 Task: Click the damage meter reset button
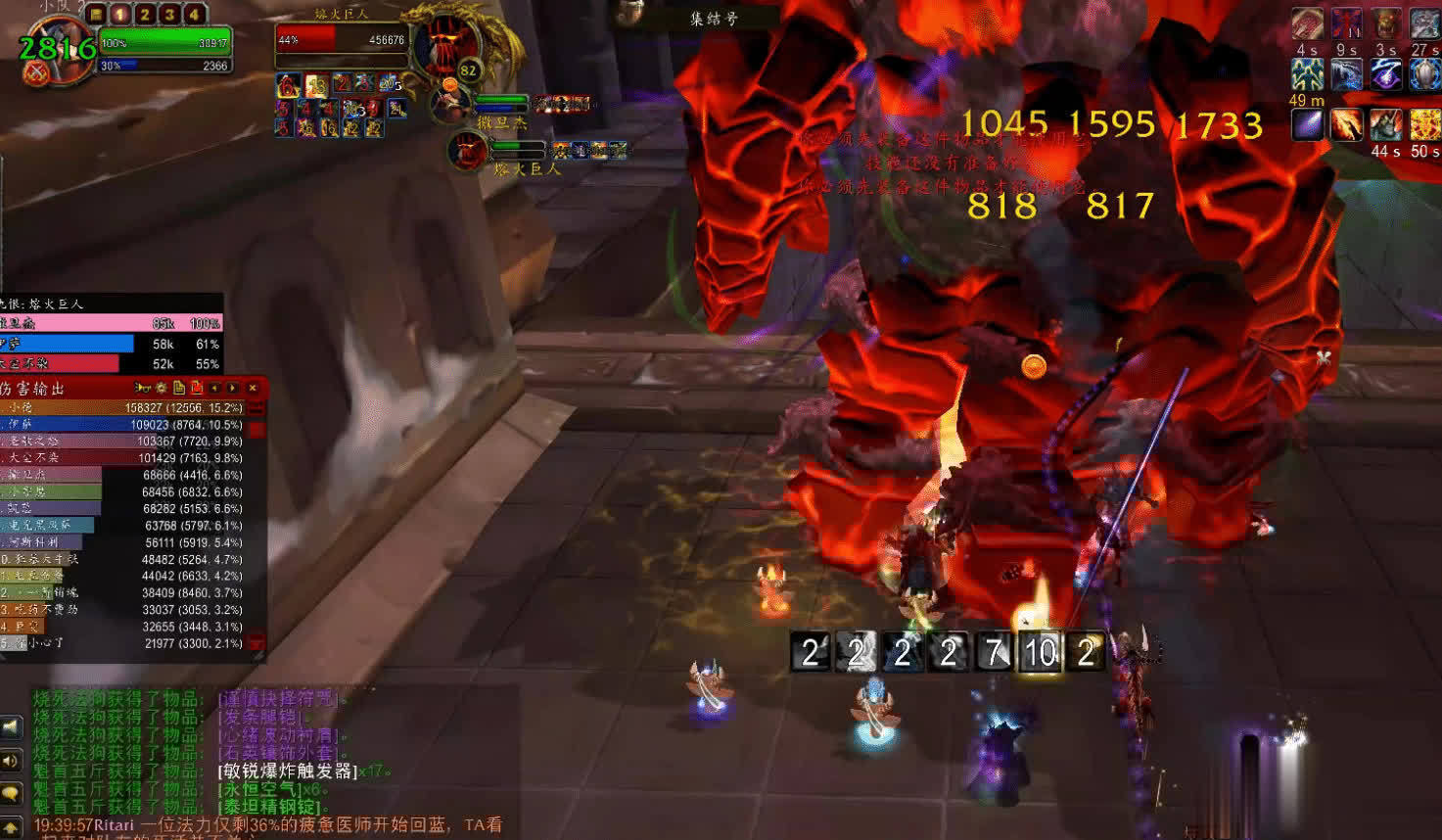(197, 388)
